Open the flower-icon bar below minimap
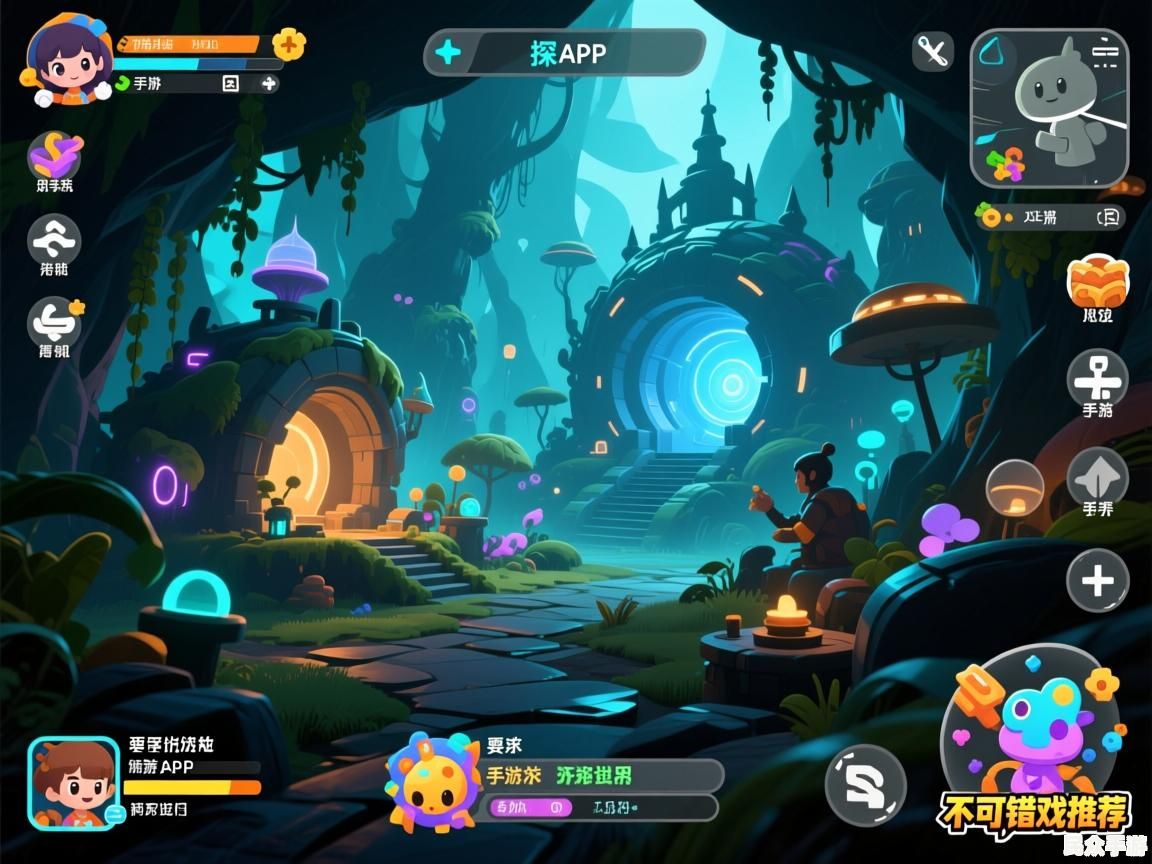1152x864 pixels. click(x=1050, y=216)
